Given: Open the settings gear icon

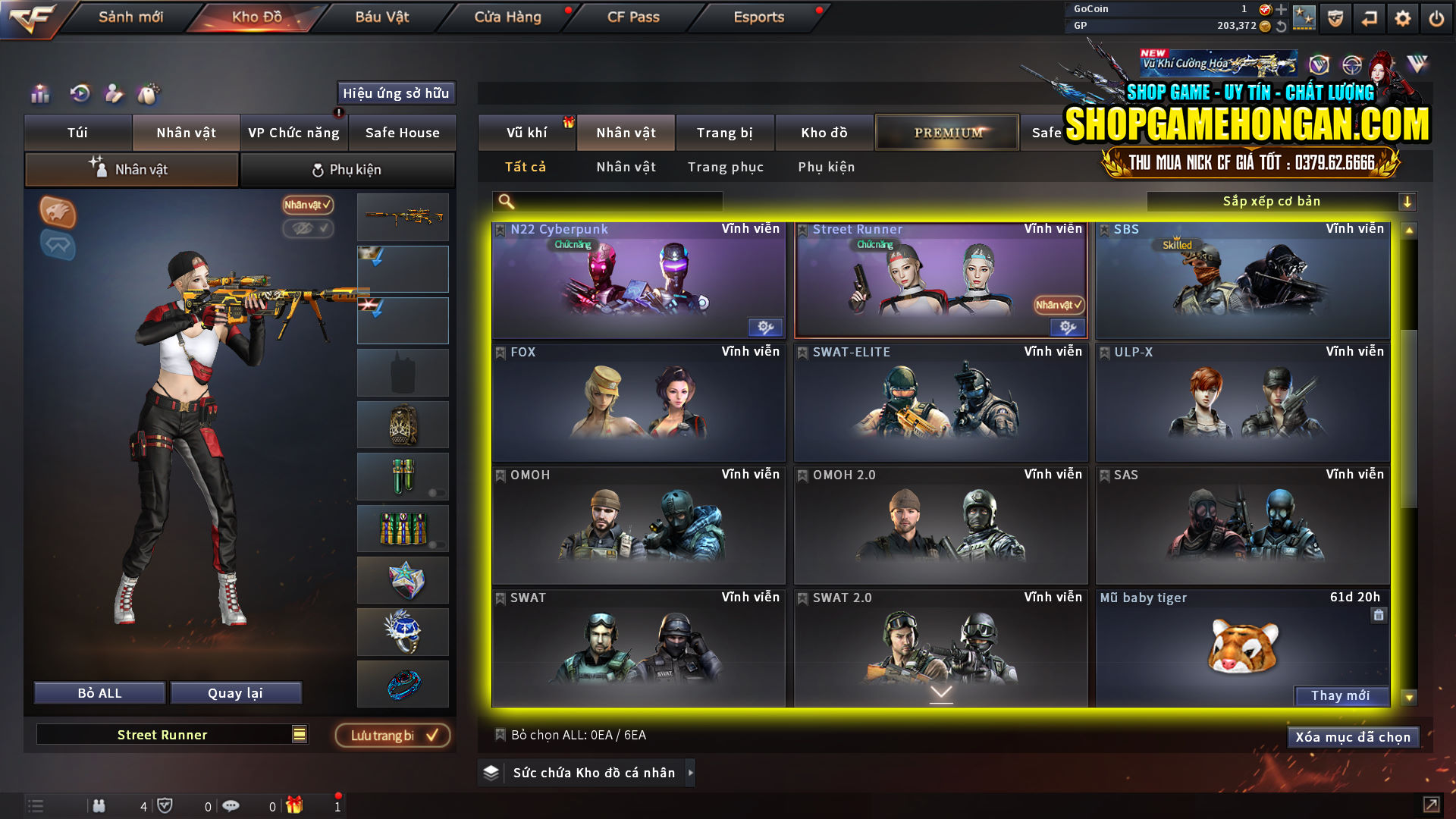Looking at the screenshot, I should (x=1402, y=17).
